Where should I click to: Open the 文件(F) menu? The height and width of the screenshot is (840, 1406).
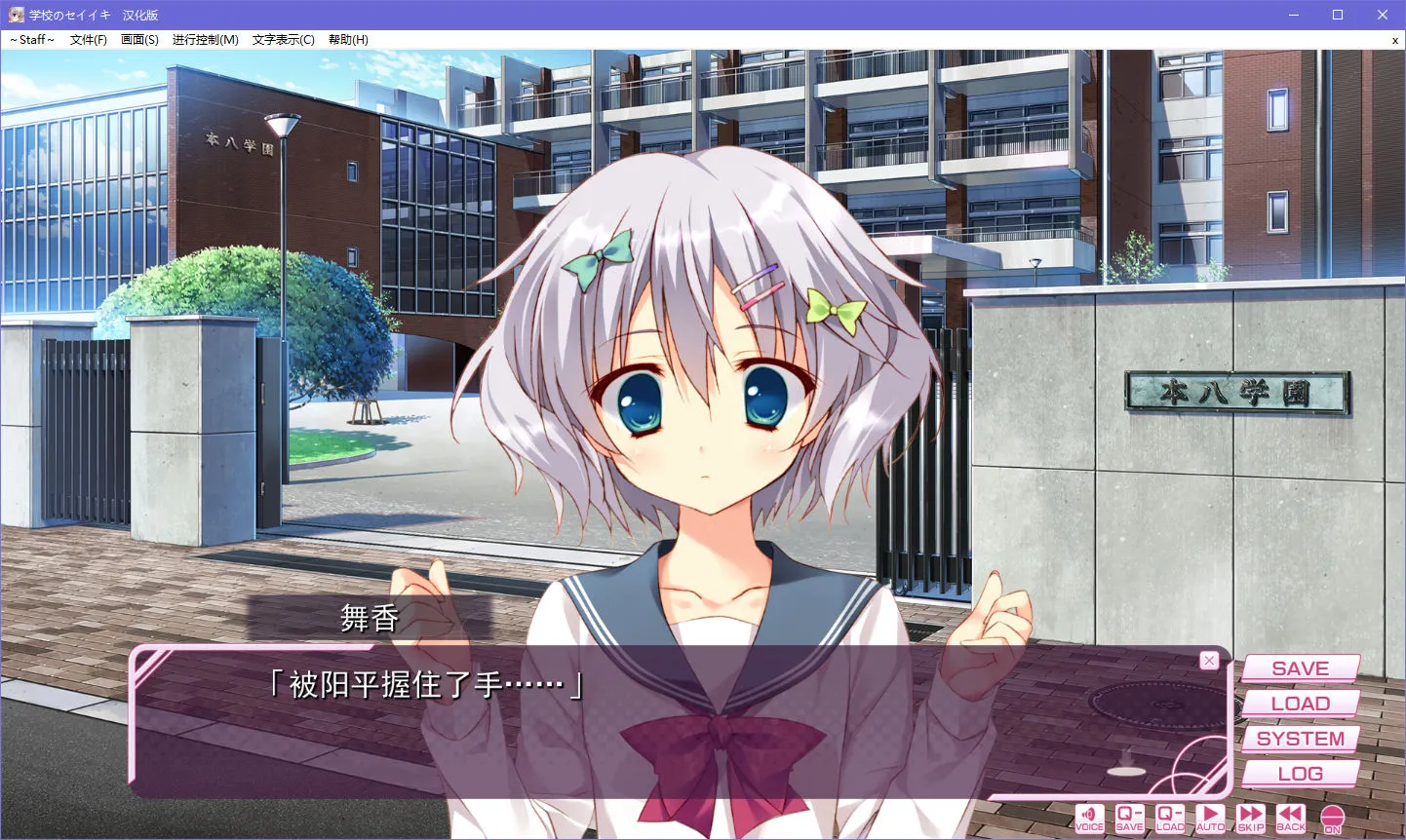pos(88,40)
